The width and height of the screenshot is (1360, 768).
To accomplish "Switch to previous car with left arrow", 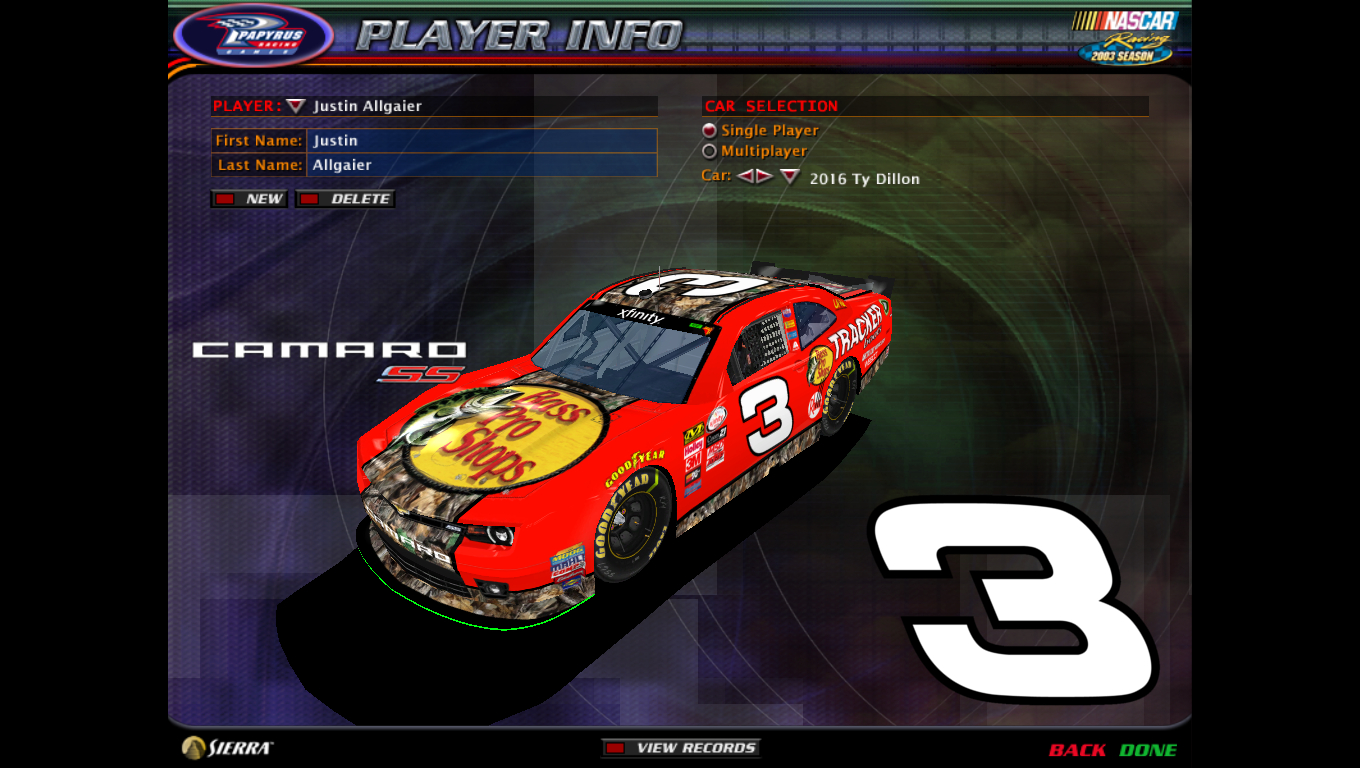I will pos(745,177).
